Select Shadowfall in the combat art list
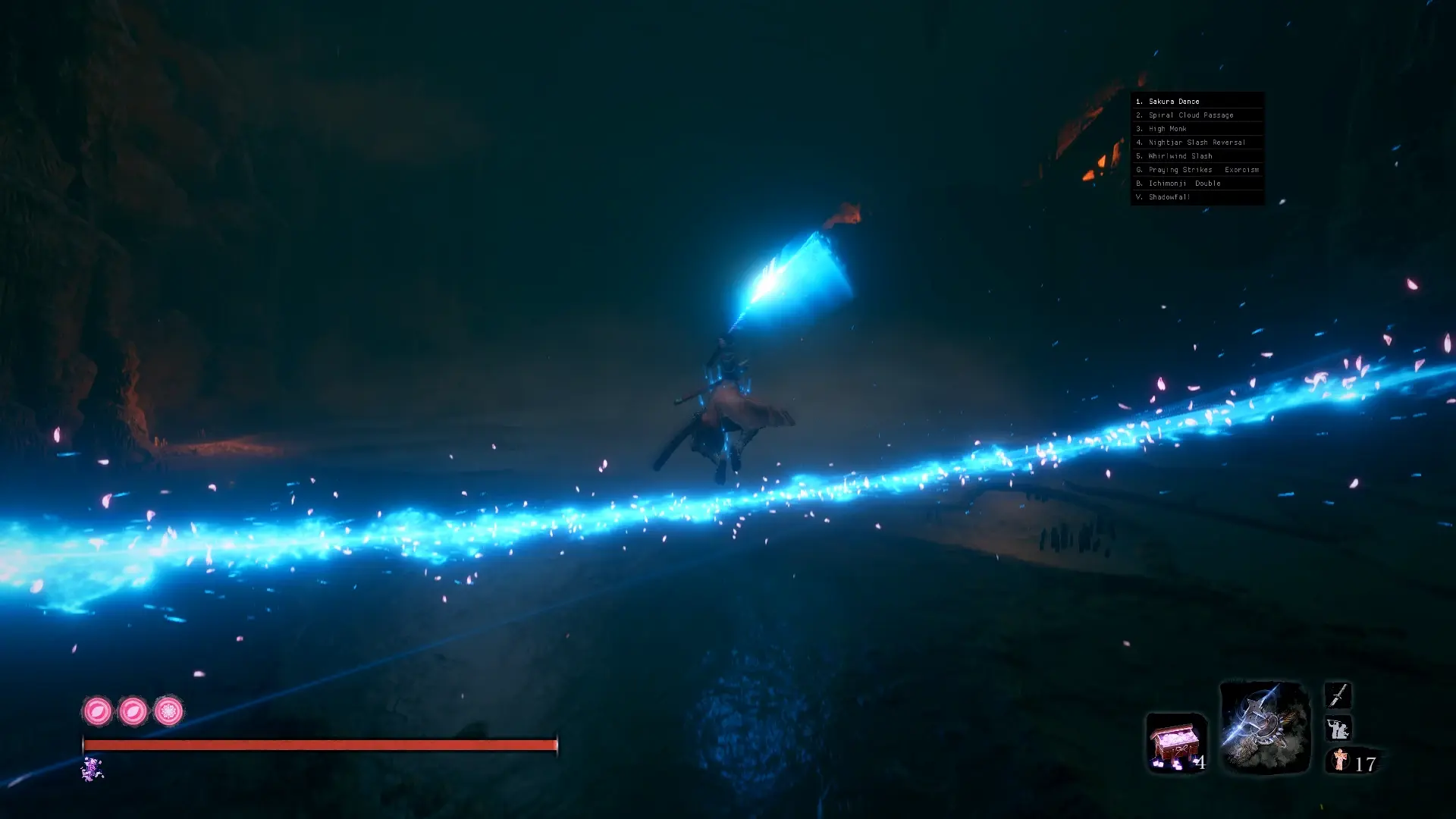Screen dimensions: 1456x819 (1169, 197)
